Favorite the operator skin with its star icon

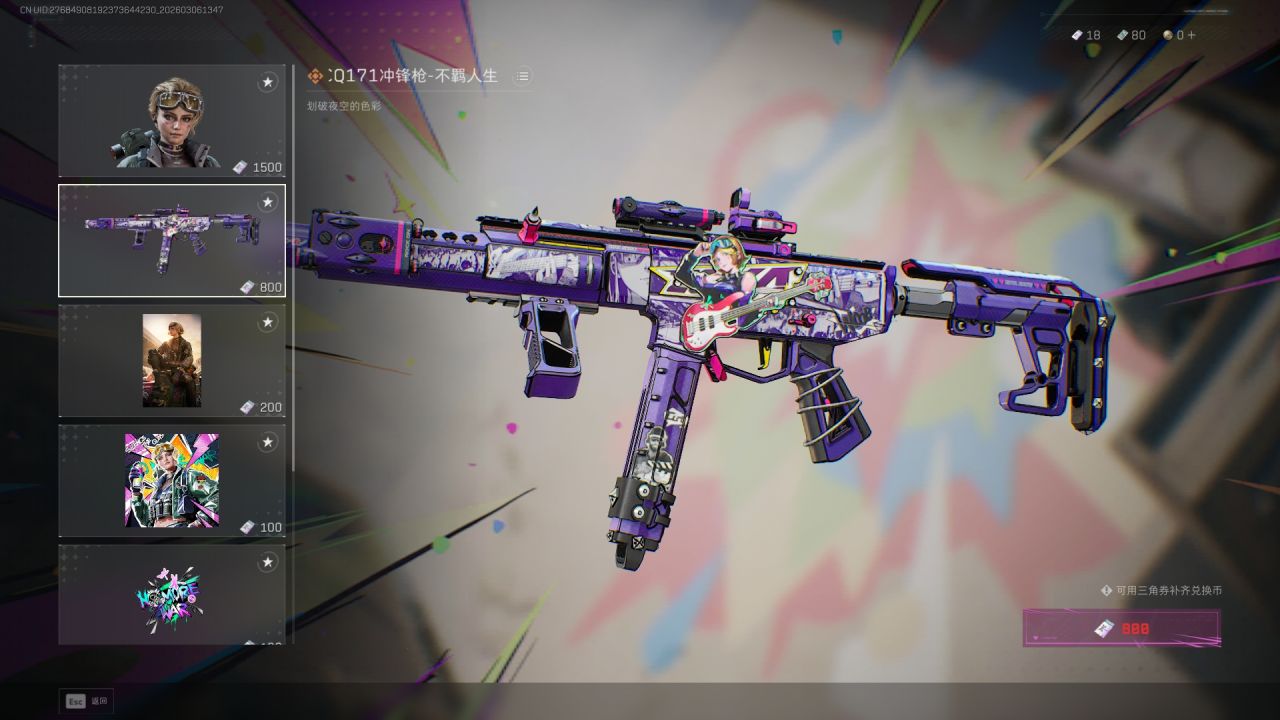point(267,82)
